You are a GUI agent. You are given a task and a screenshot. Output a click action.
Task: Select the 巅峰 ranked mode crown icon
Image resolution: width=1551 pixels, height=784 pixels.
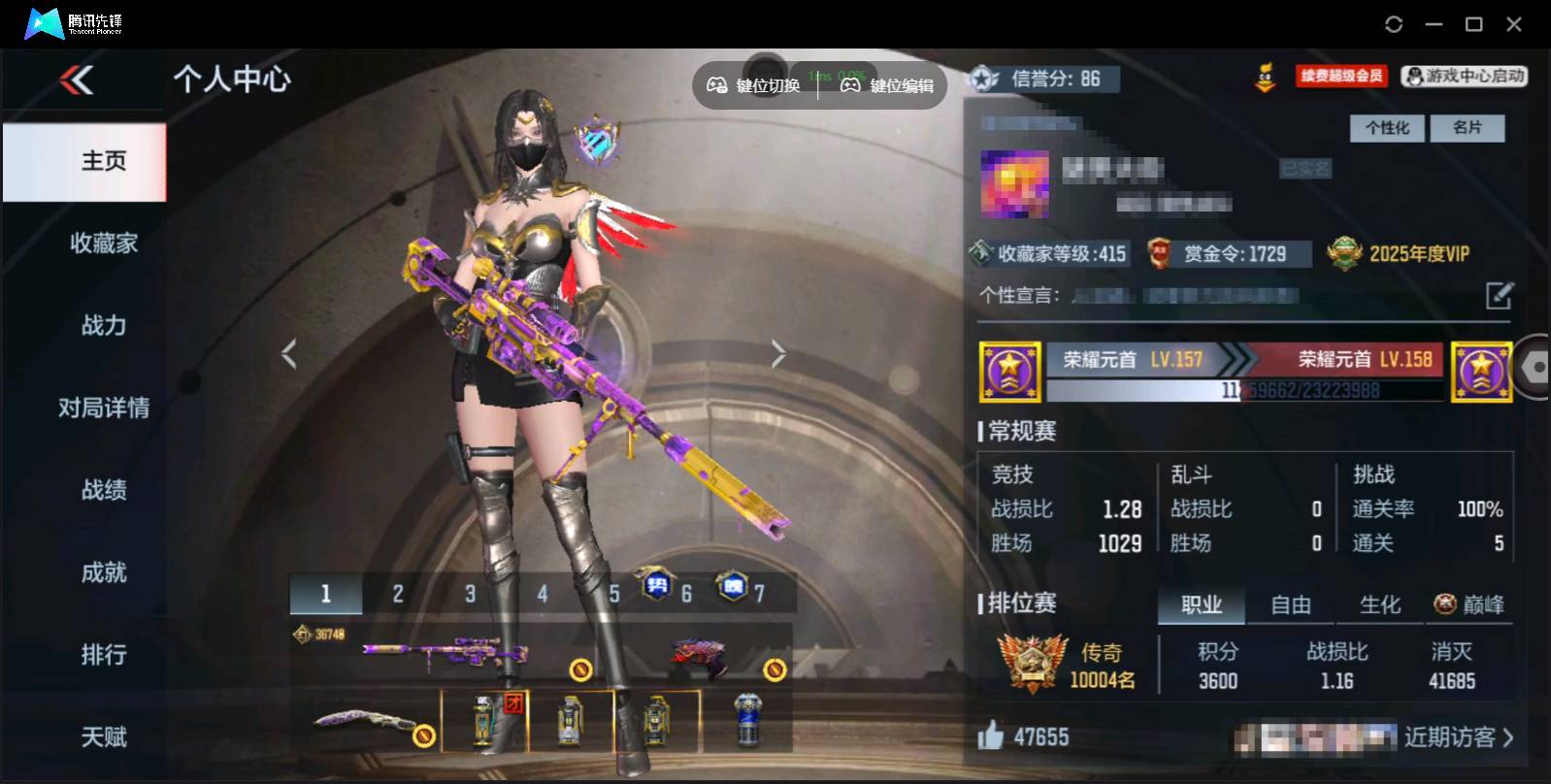[1445, 604]
